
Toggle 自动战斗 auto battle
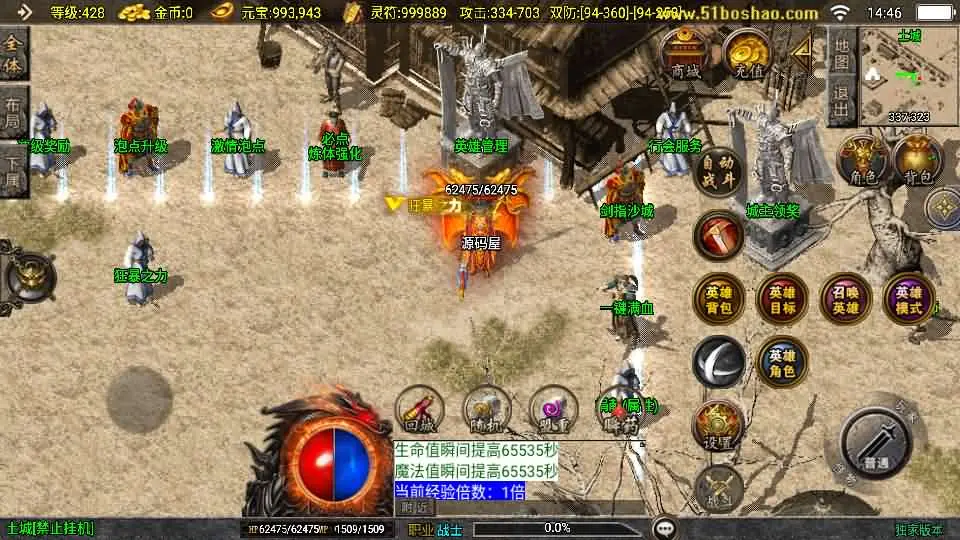[x=719, y=171]
